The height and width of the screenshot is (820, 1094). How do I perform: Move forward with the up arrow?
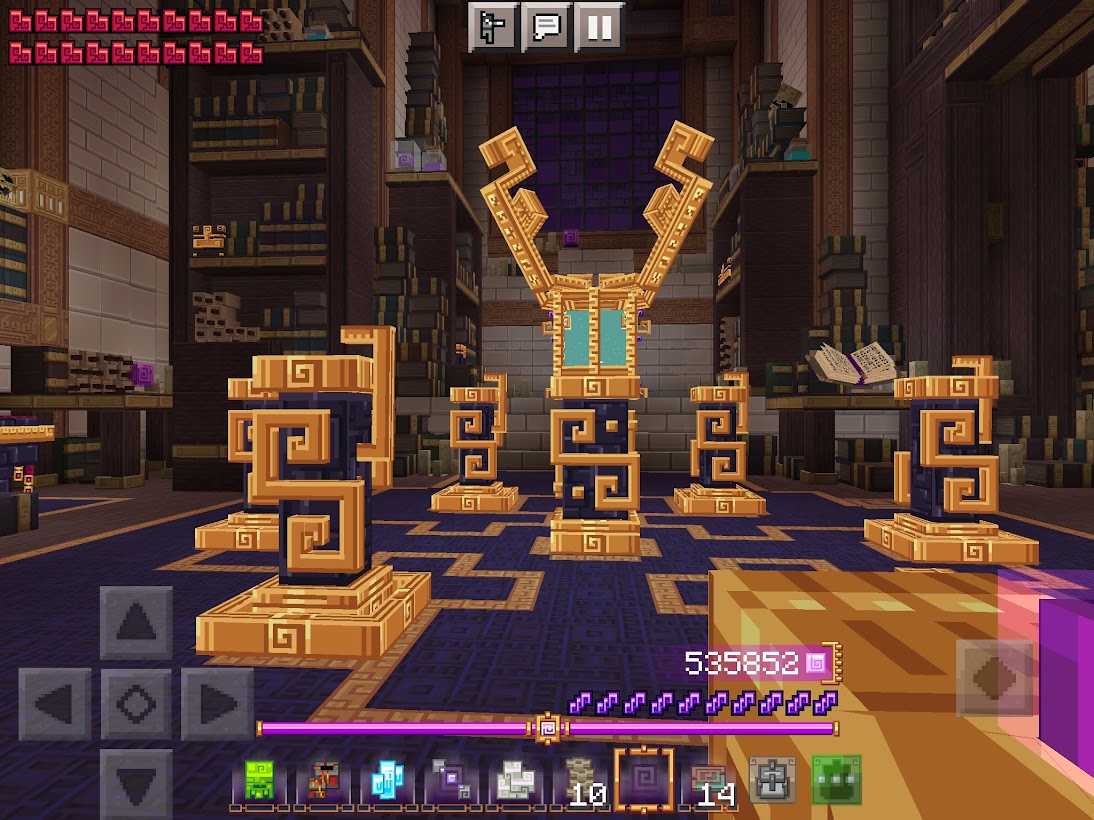click(136, 623)
